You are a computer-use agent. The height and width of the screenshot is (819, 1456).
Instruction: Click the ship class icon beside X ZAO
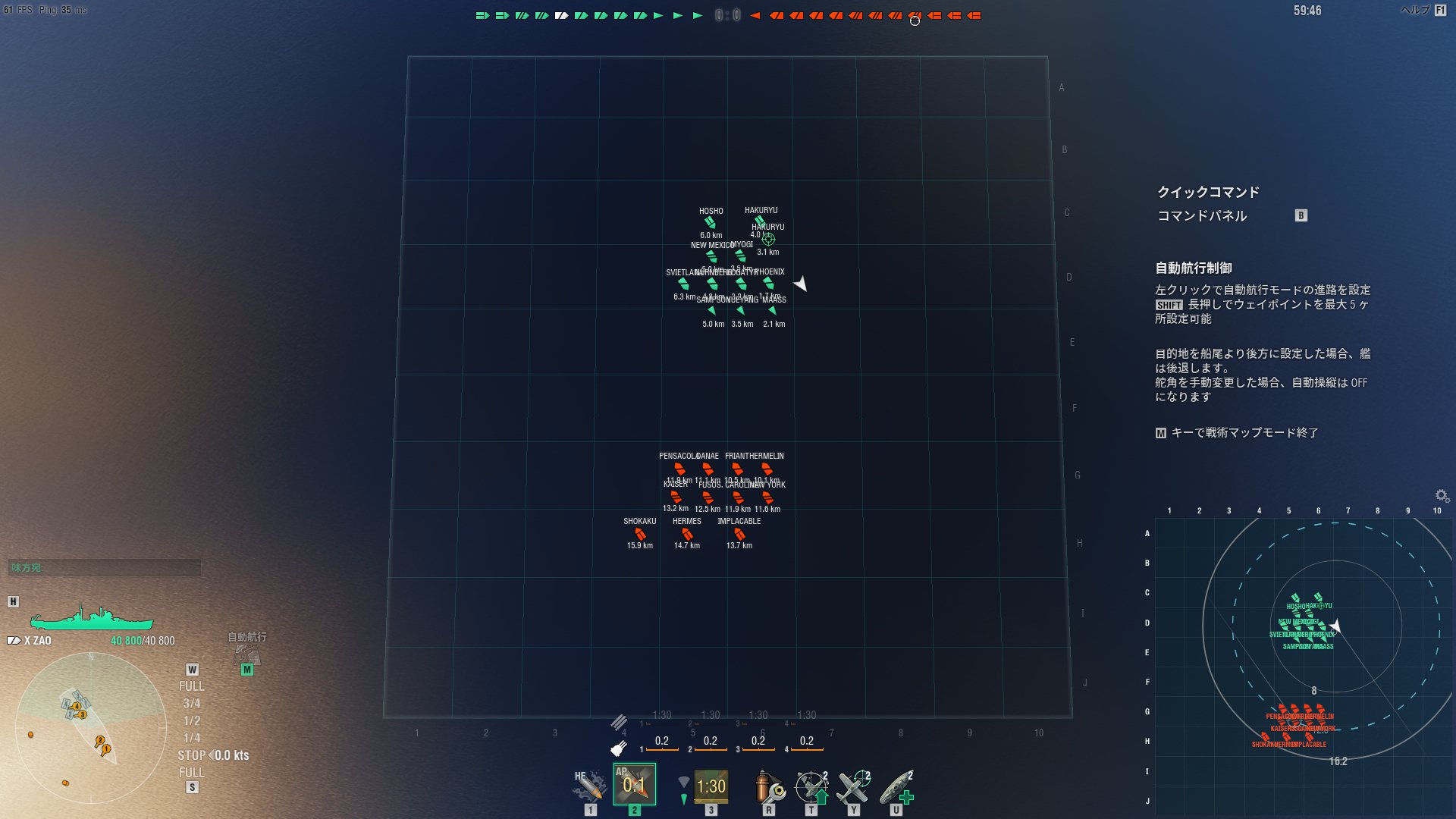[13, 640]
